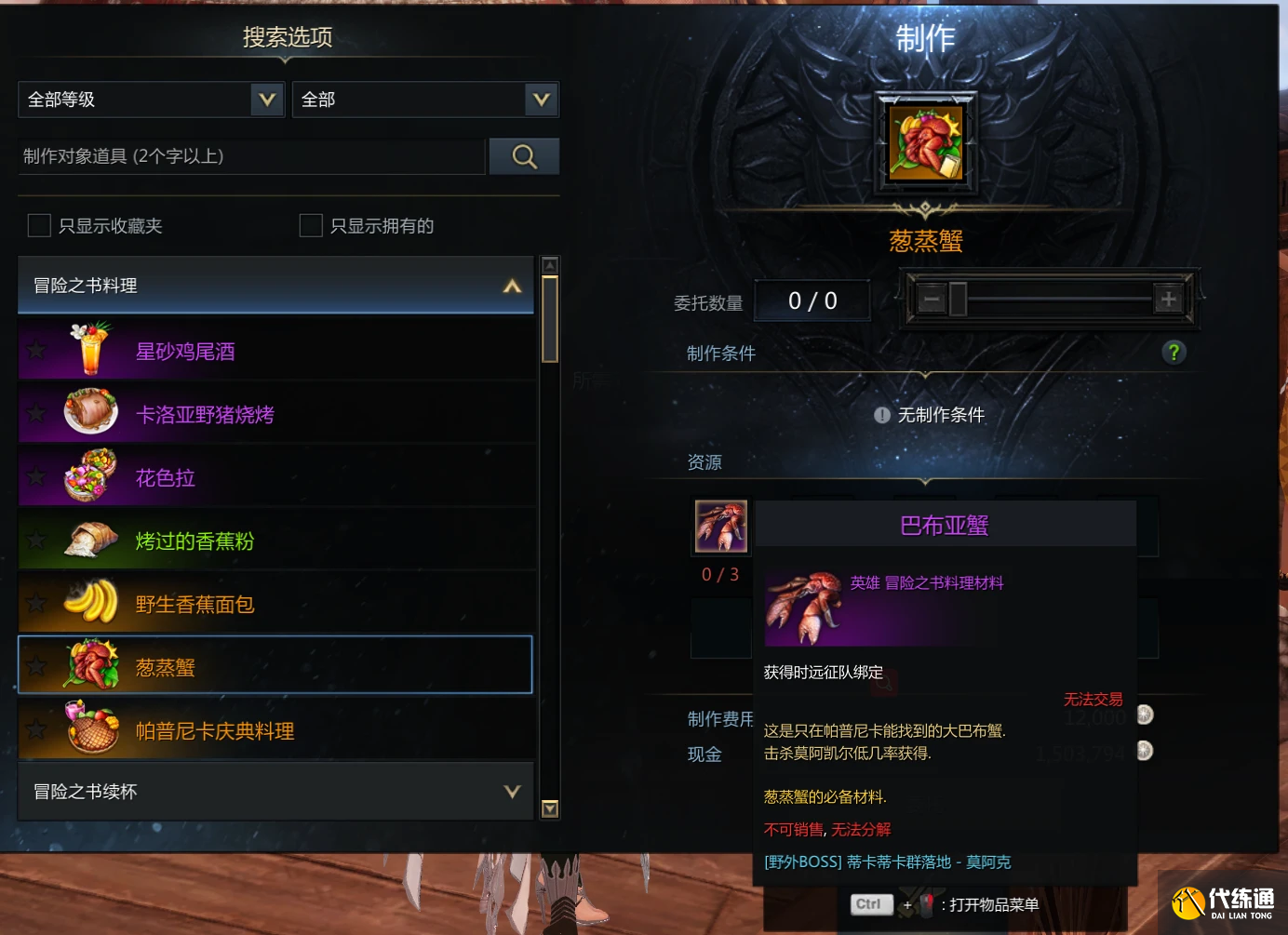Image resolution: width=1288 pixels, height=935 pixels.
Task: Enable the 只显示拥有的 checkbox
Action: [312, 225]
